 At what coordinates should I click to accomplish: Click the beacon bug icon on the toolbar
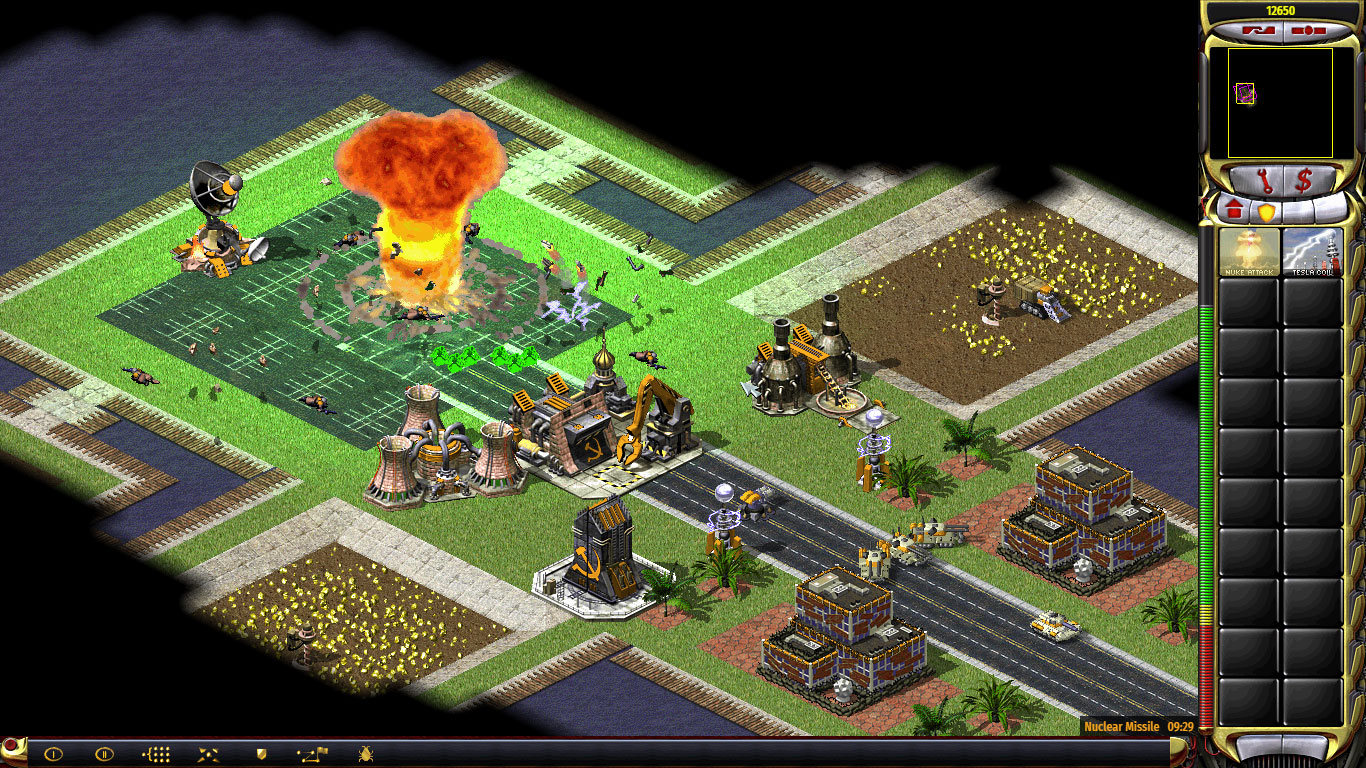coord(363,754)
